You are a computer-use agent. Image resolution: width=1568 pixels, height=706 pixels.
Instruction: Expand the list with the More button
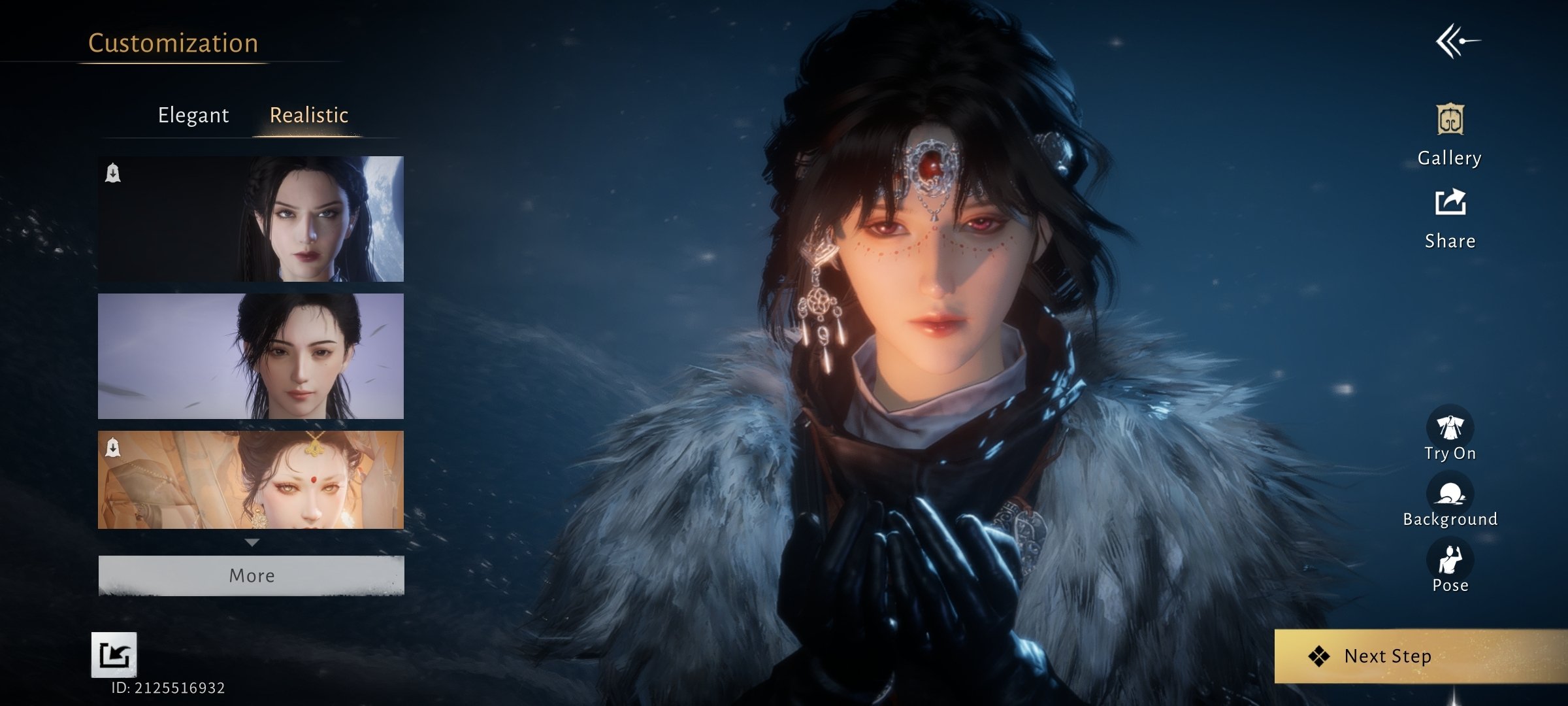[251, 575]
